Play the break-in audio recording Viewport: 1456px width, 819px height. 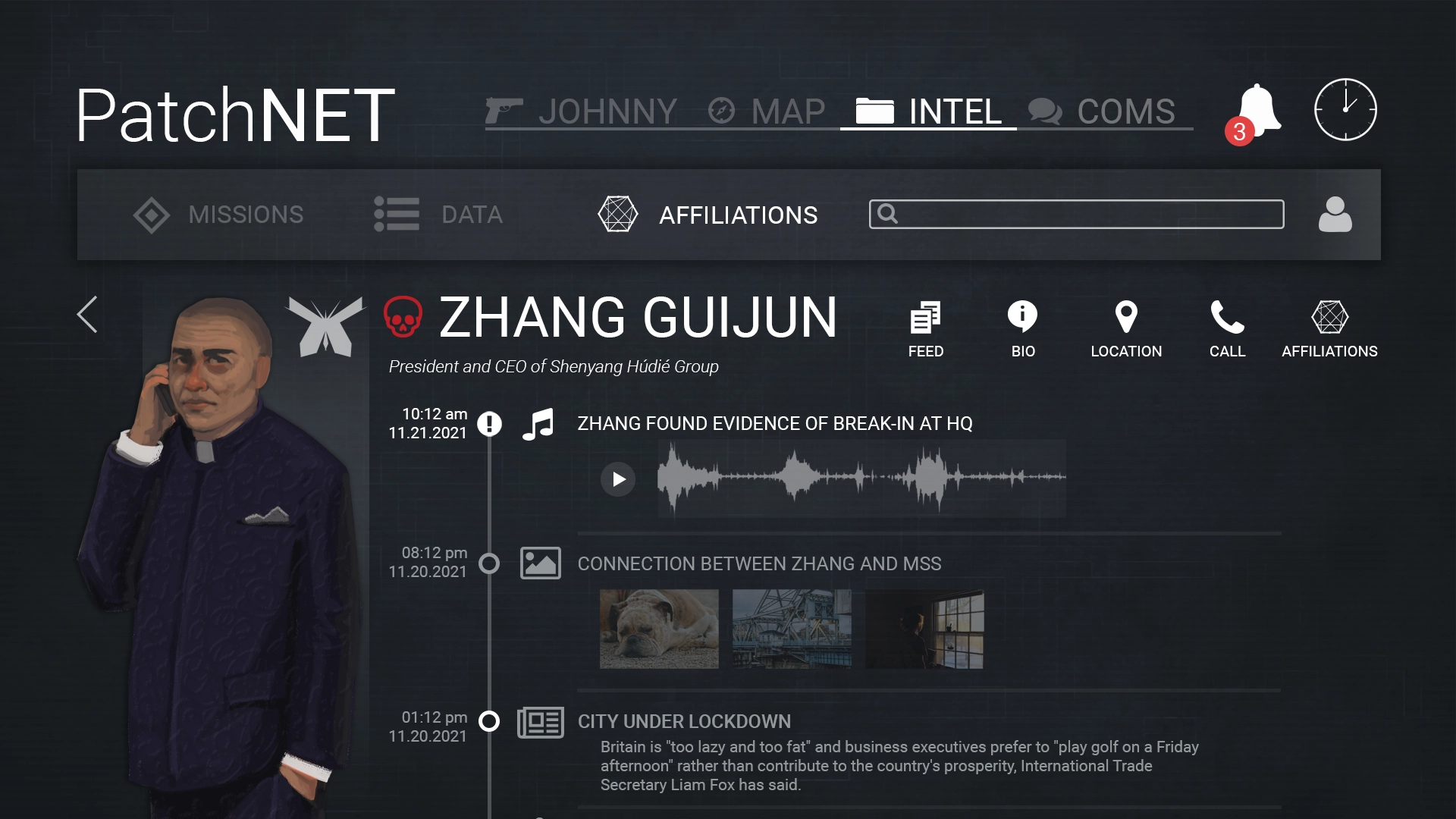click(618, 479)
